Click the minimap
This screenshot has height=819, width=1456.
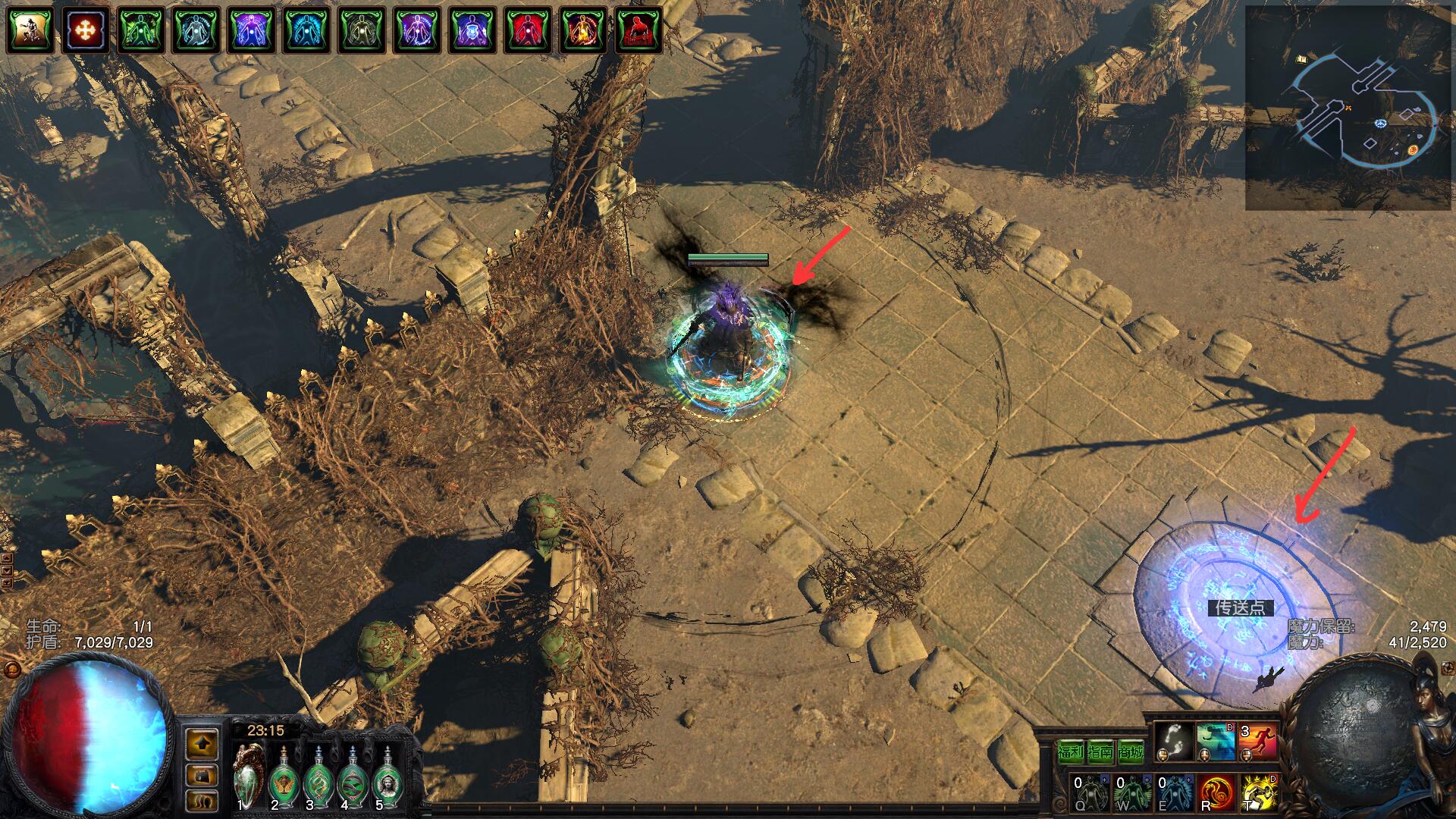click(x=1348, y=108)
